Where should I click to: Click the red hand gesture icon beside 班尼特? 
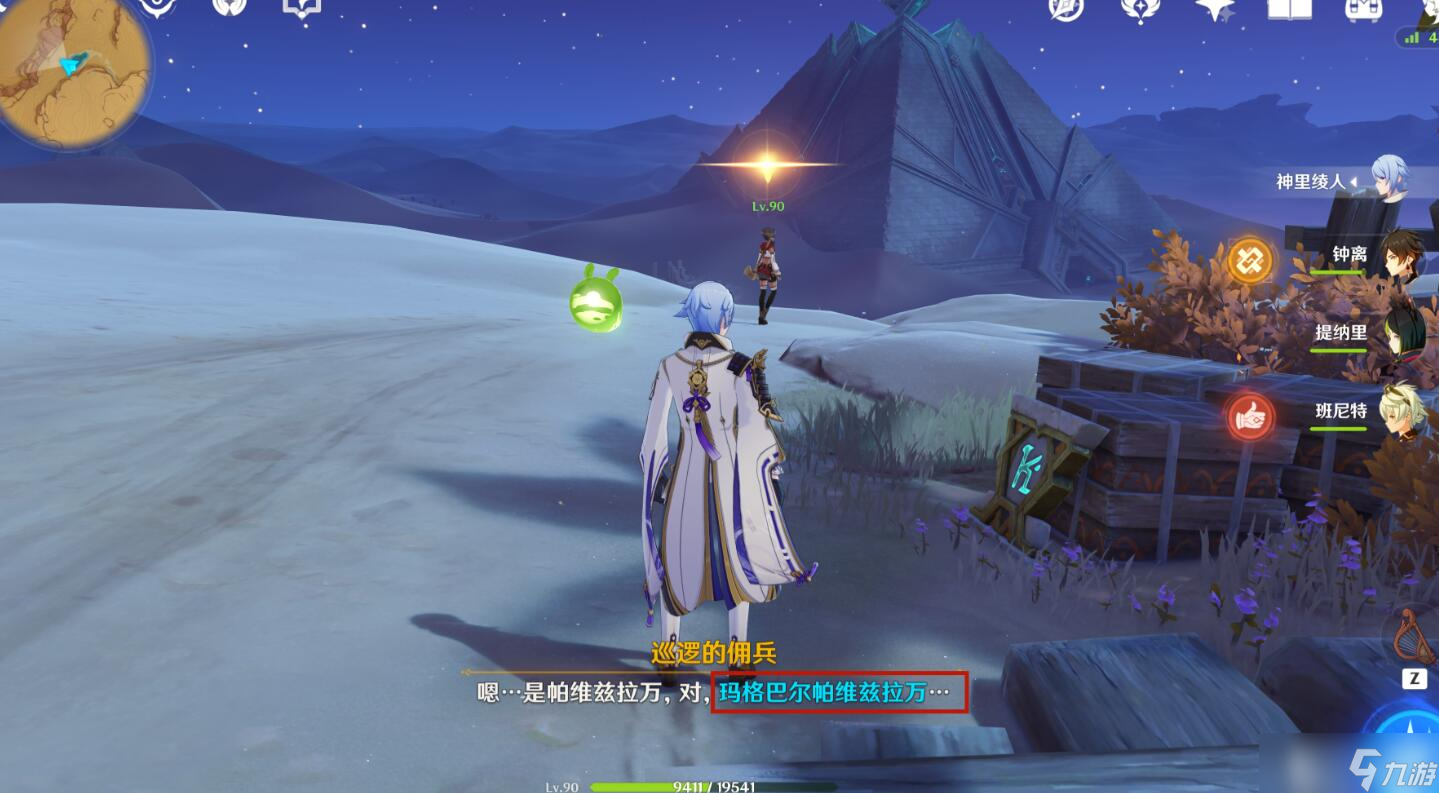(x=1251, y=417)
